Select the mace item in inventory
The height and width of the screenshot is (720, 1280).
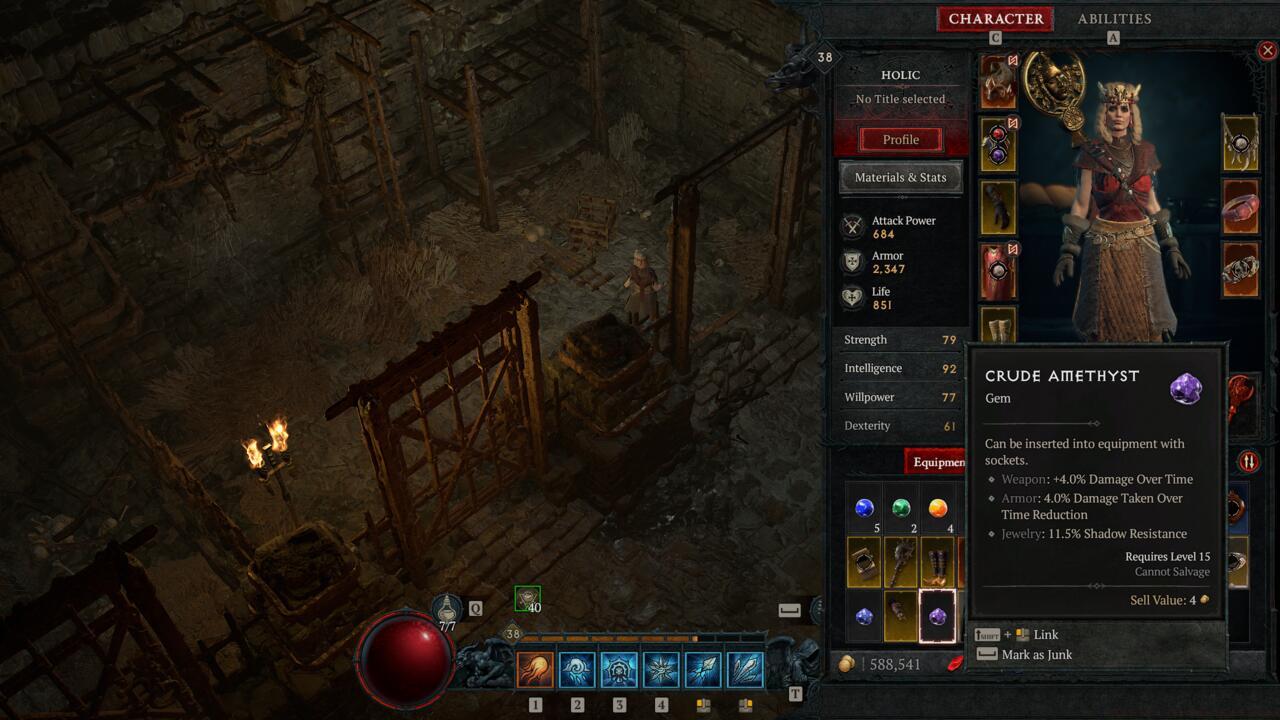pos(901,563)
